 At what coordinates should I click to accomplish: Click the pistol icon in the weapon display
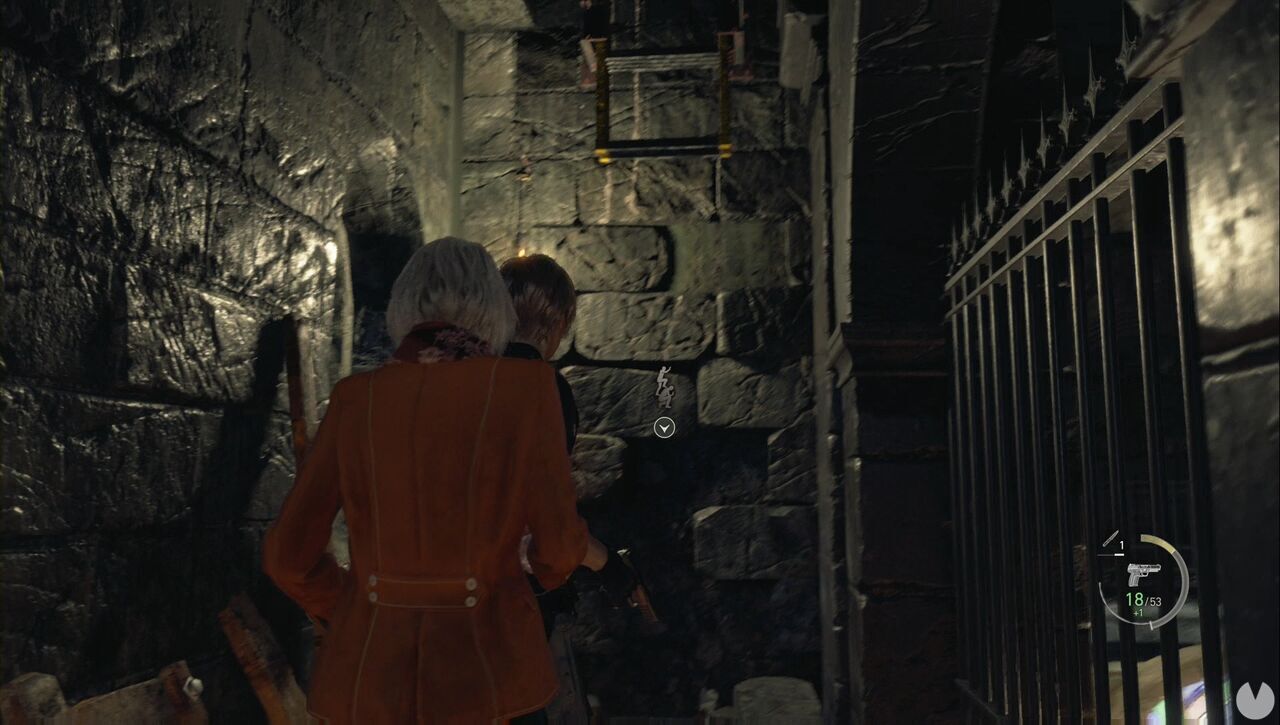tap(1144, 574)
